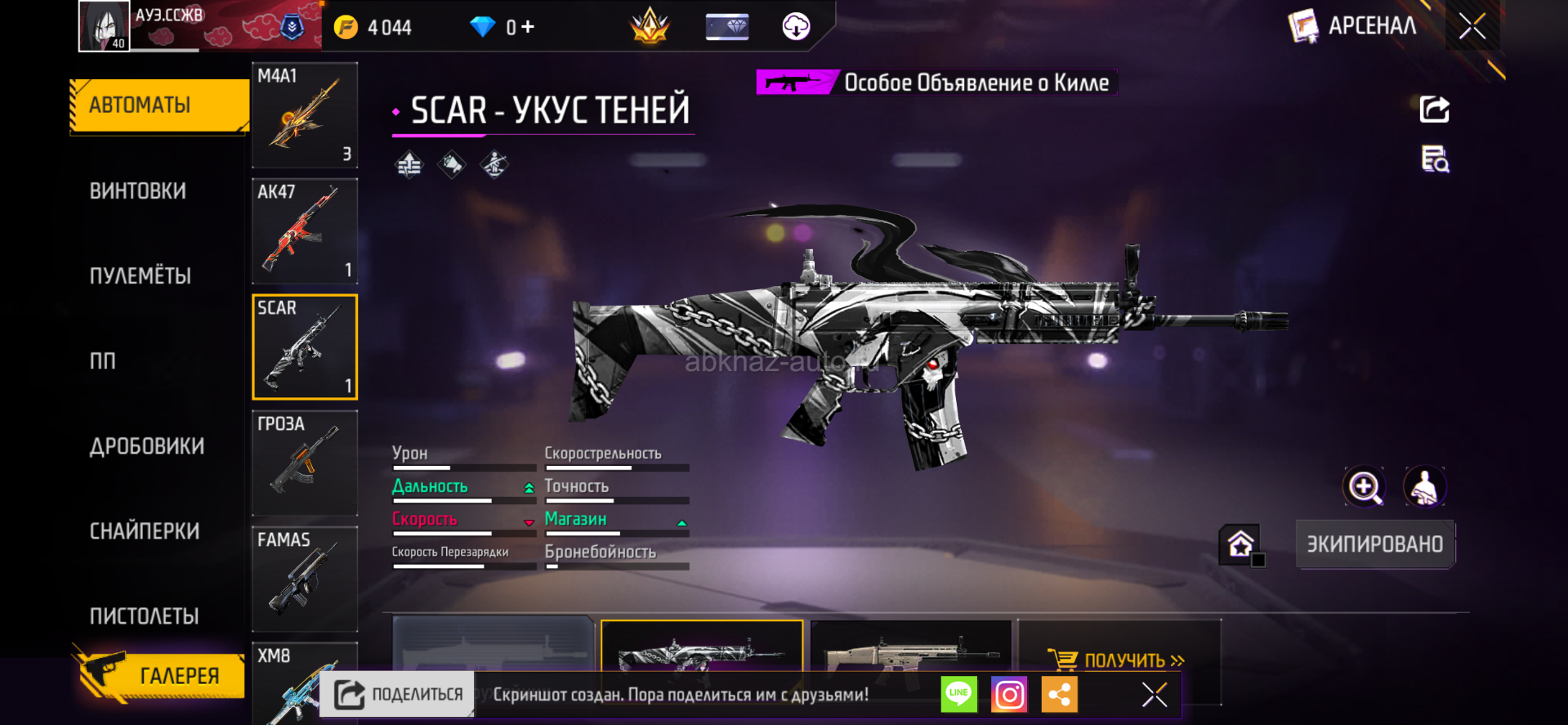Choose the Дробовики category
The image size is (1568, 725).
[x=147, y=446]
